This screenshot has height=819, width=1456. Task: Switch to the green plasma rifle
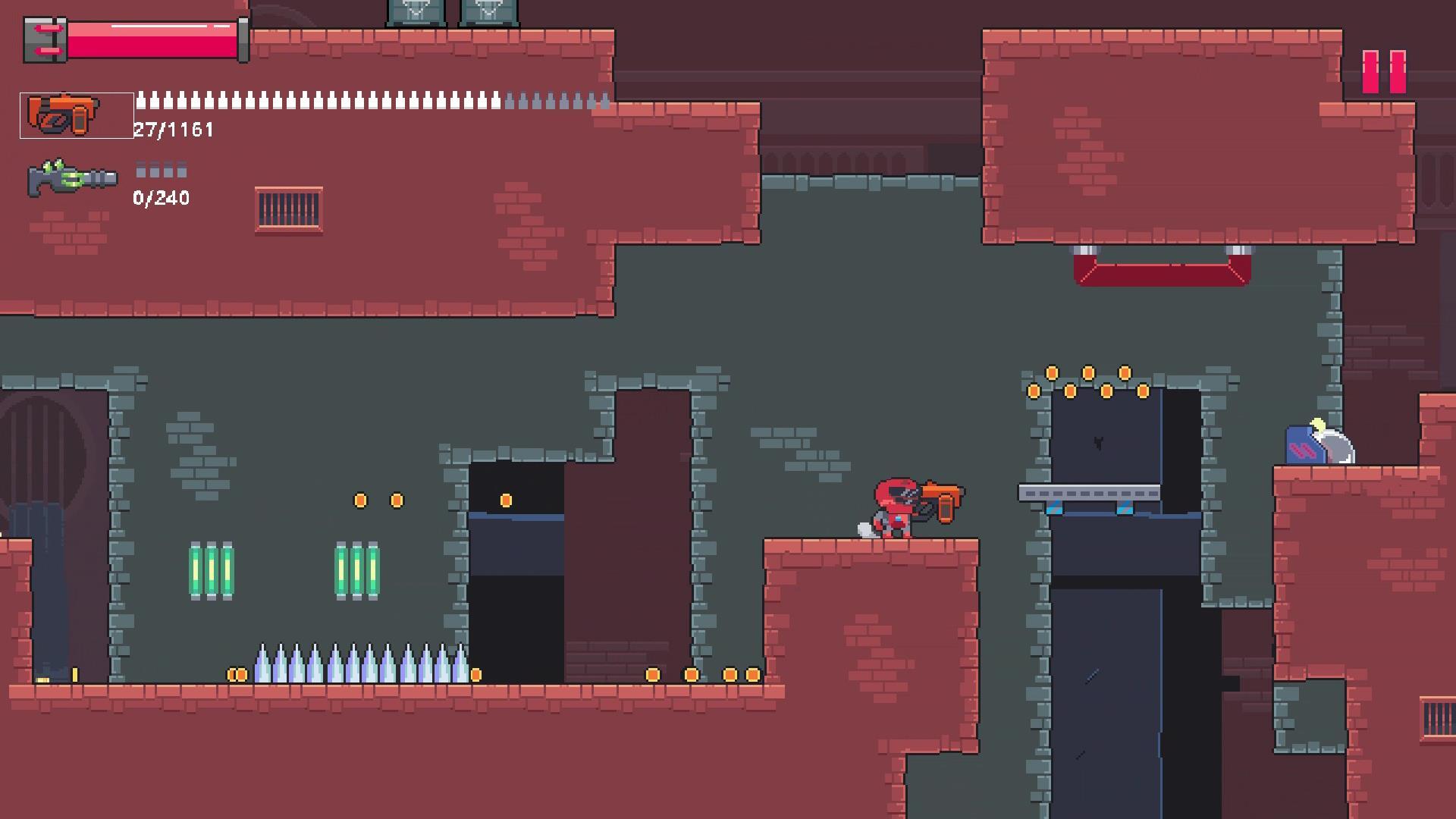(x=73, y=179)
